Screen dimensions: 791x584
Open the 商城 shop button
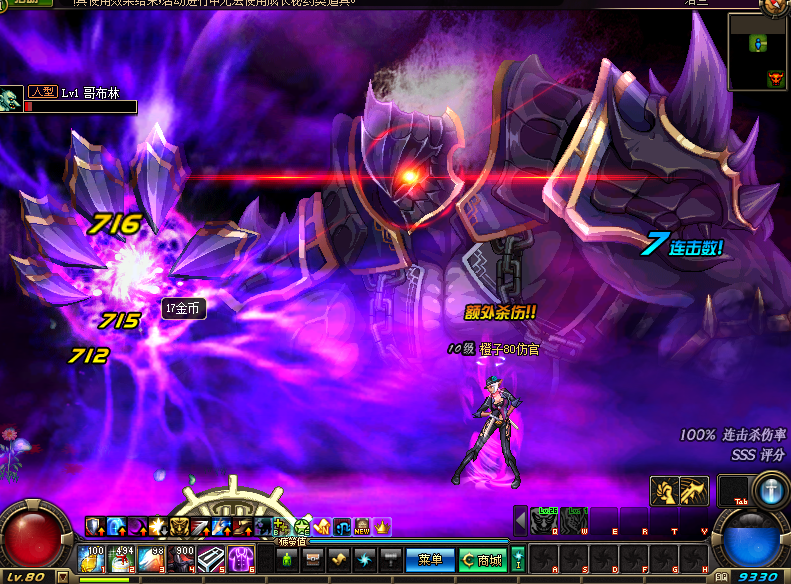(x=483, y=559)
